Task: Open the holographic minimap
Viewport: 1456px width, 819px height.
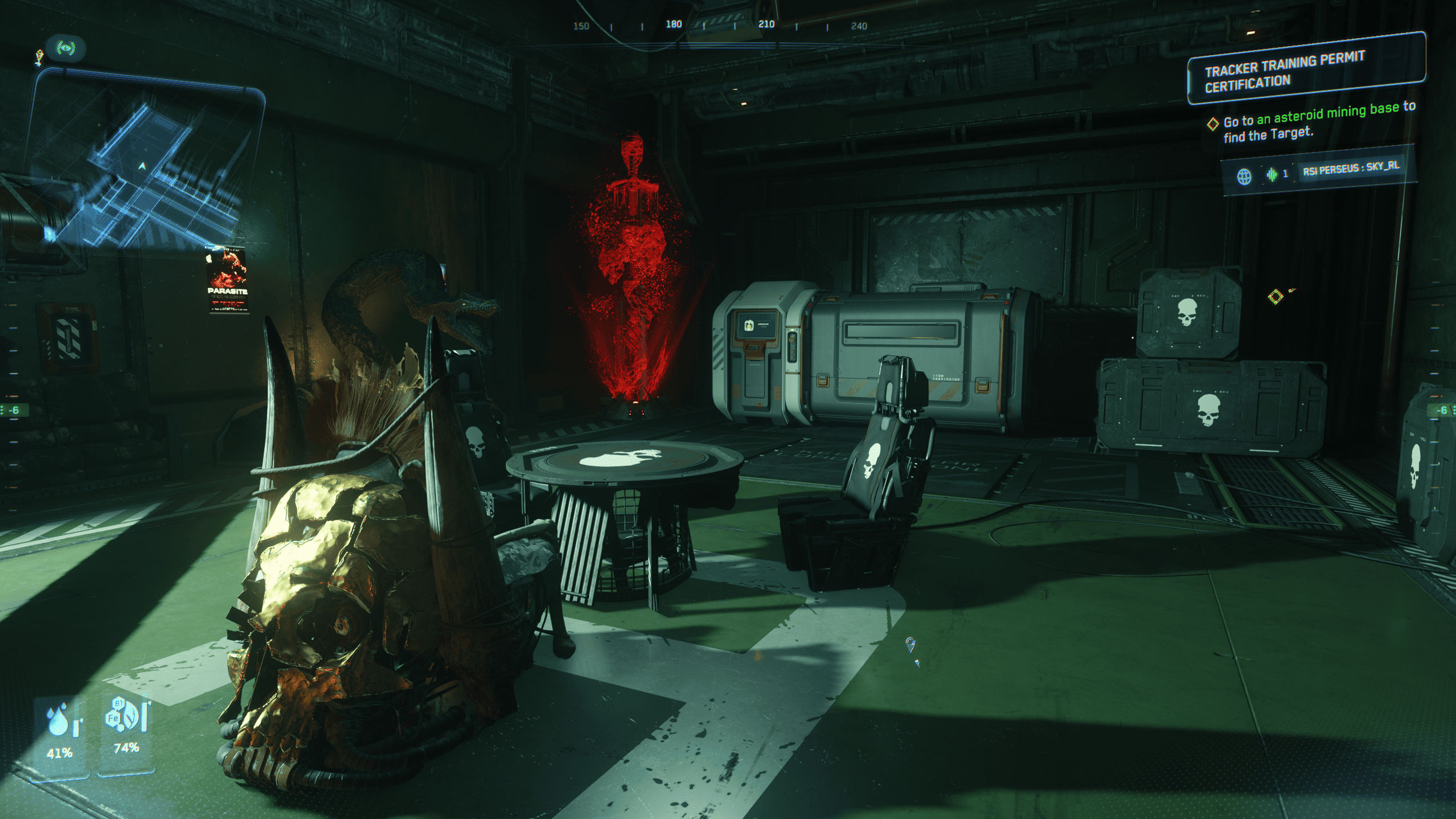Action: pyautogui.click(x=145, y=162)
